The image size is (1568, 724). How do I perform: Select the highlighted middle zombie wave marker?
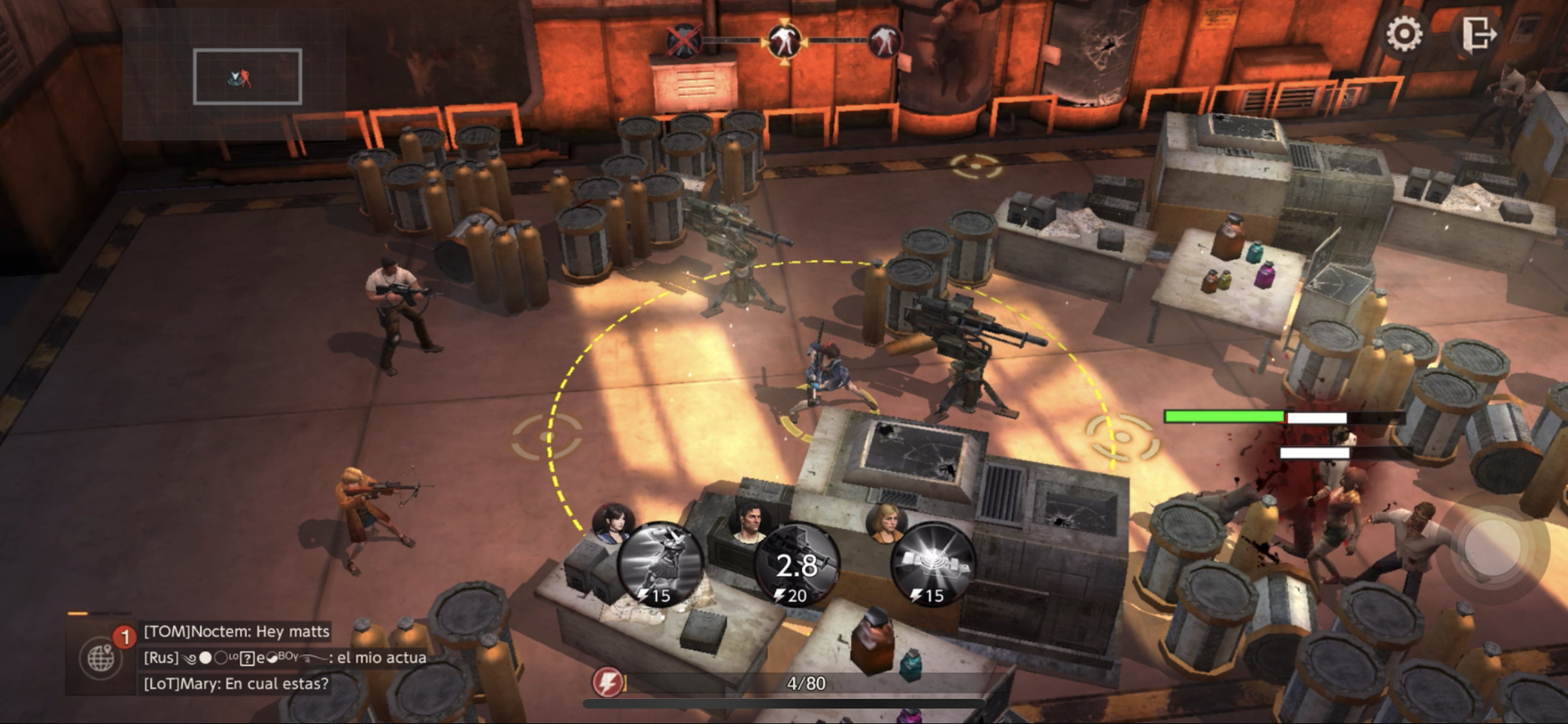point(784,41)
